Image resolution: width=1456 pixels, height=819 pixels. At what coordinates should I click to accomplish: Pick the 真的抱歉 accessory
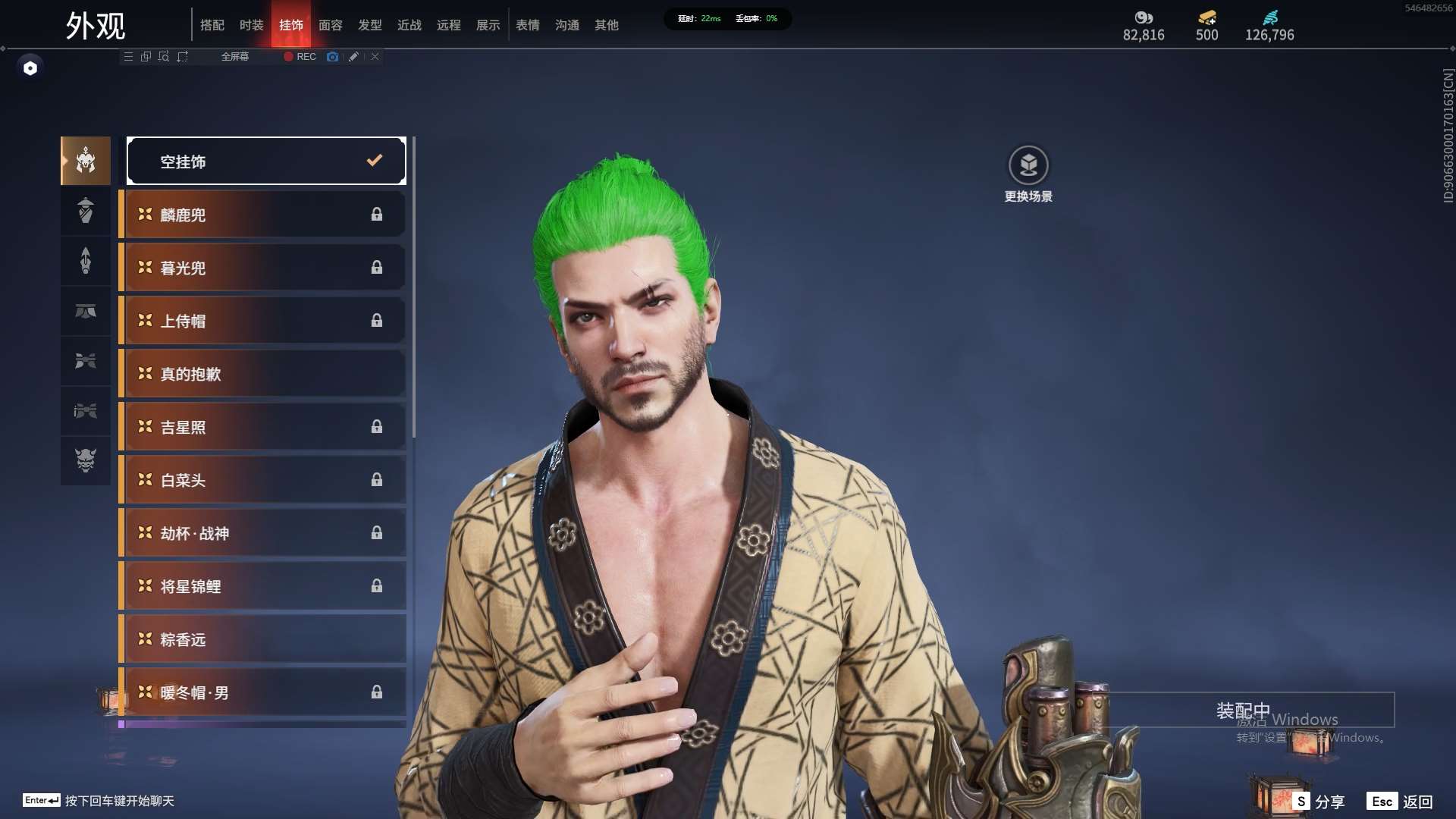pyautogui.click(x=262, y=374)
